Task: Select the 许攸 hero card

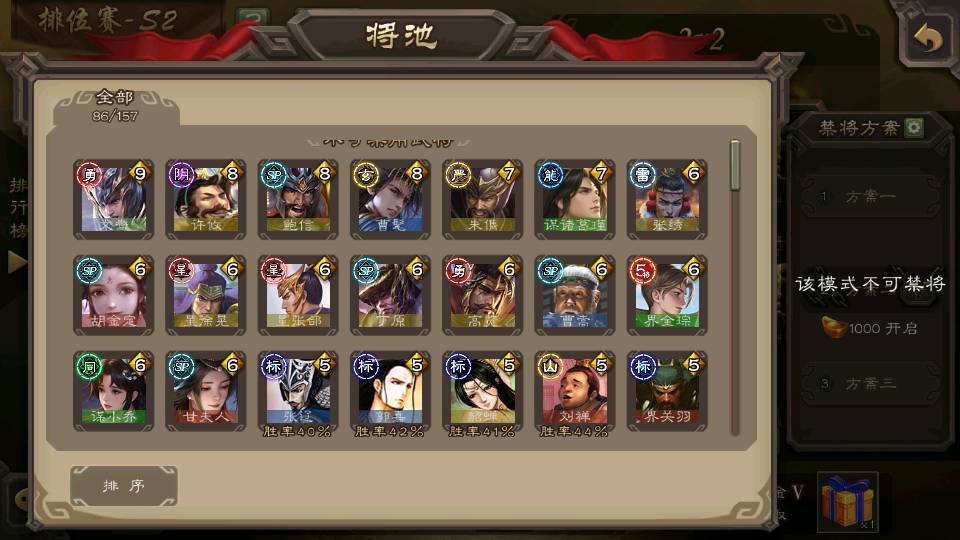Action: tap(206, 199)
